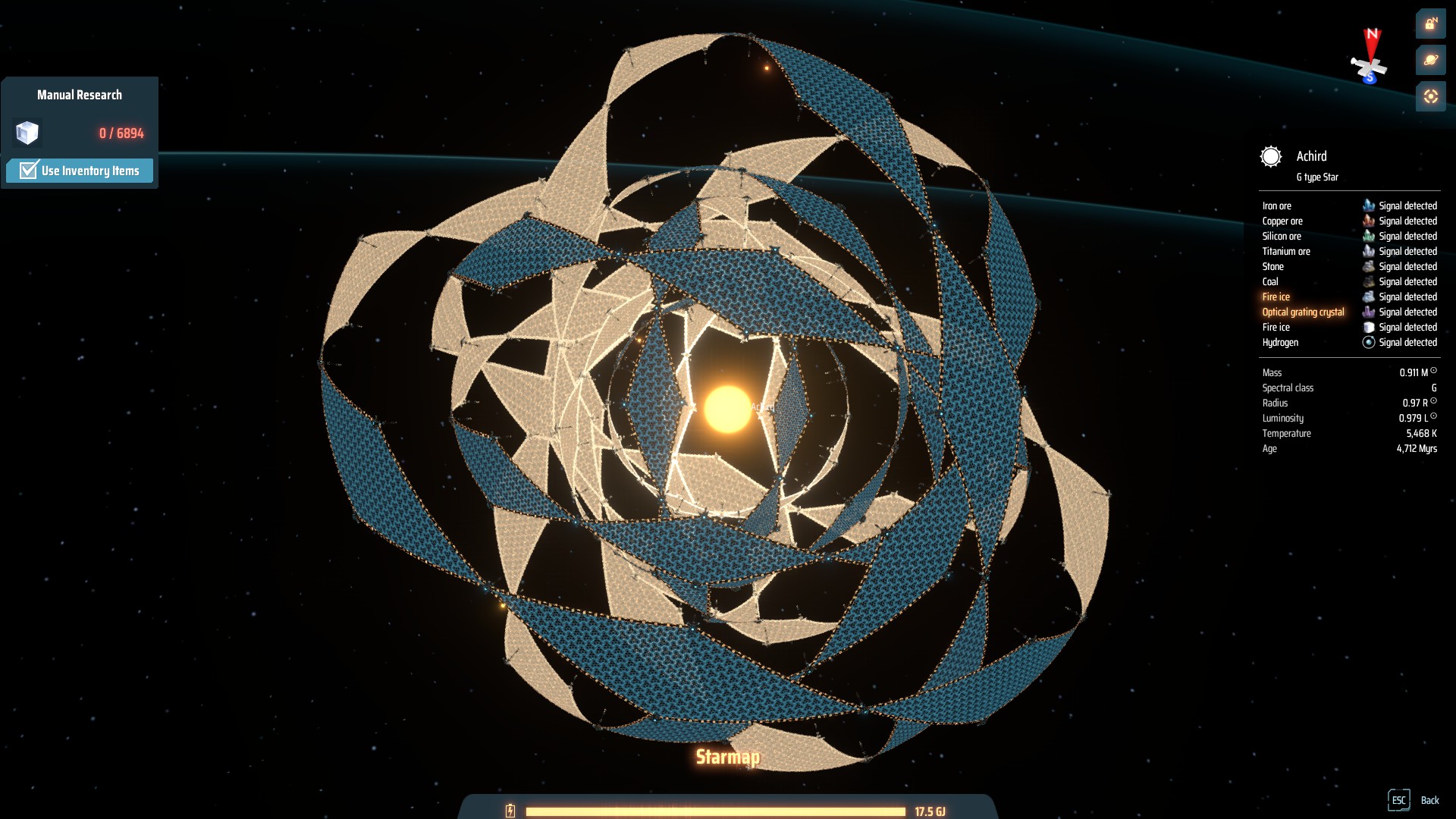Select the Titanium ore row
The height and width of the screenshot is (819, 1456).
click(1286, 251)
